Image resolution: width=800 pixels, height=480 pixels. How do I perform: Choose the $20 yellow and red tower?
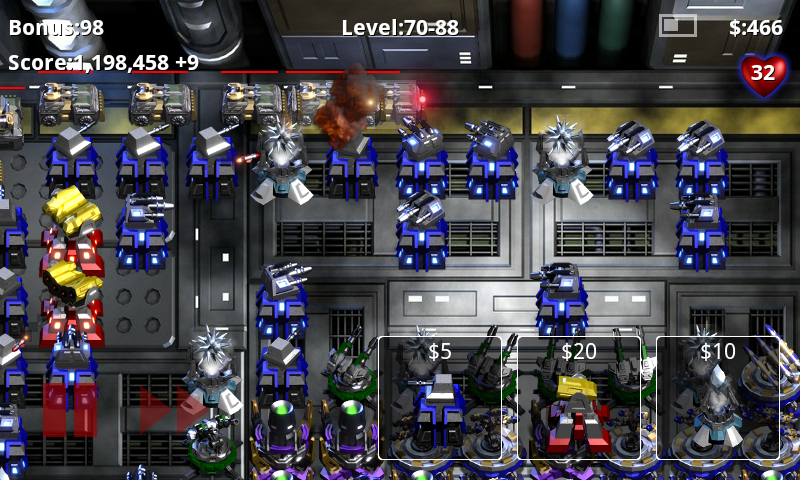[x=578, y=398]
